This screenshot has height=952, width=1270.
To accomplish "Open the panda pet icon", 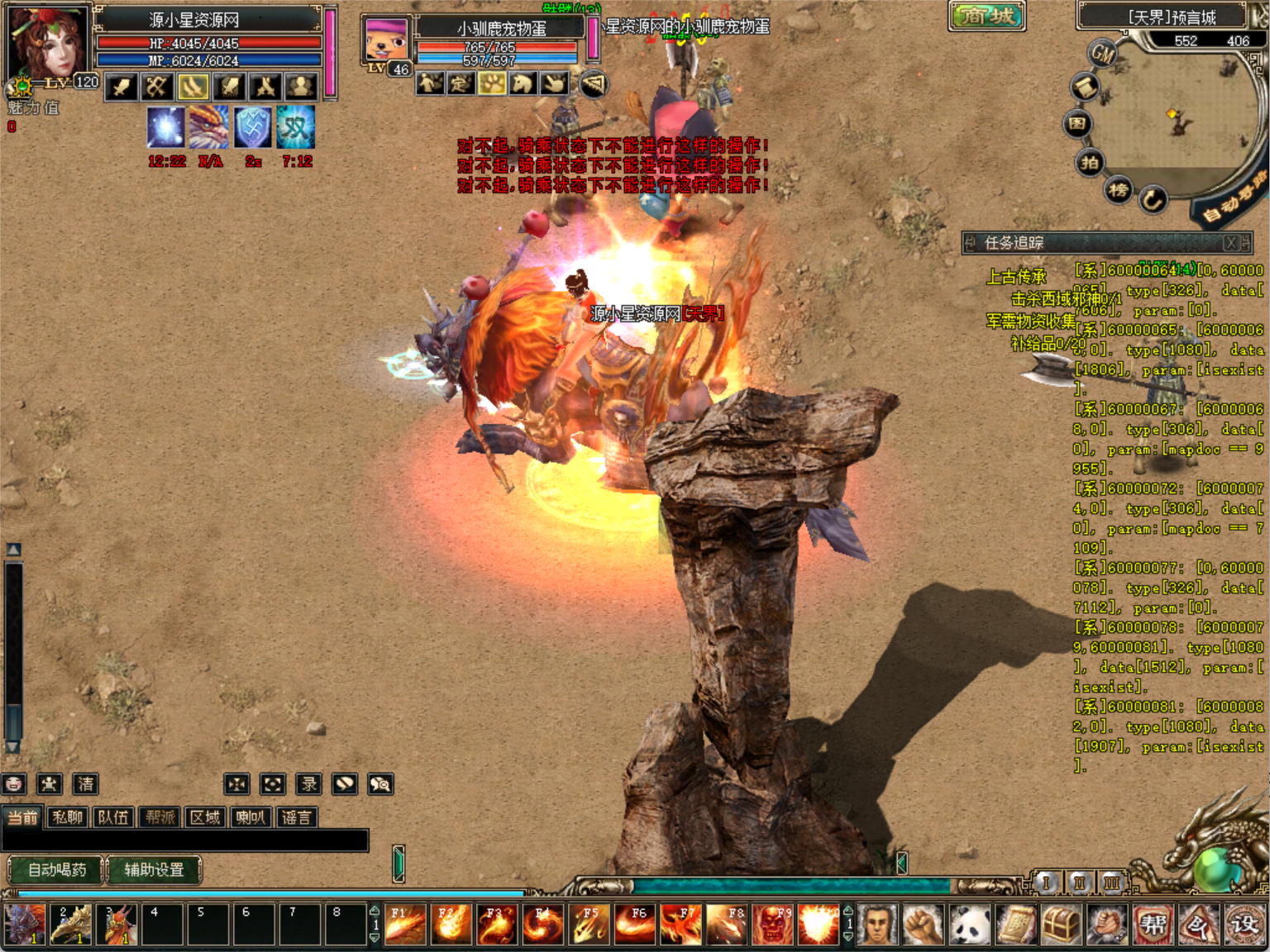I will 970,924.
